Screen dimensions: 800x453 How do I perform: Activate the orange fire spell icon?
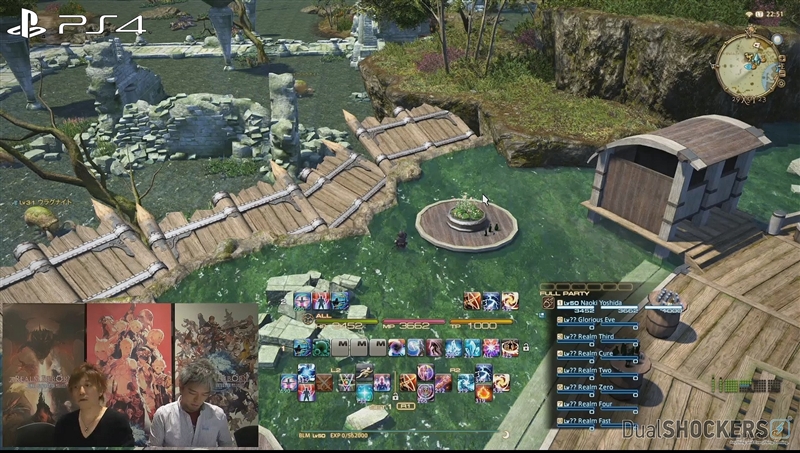tap(483, 393)
